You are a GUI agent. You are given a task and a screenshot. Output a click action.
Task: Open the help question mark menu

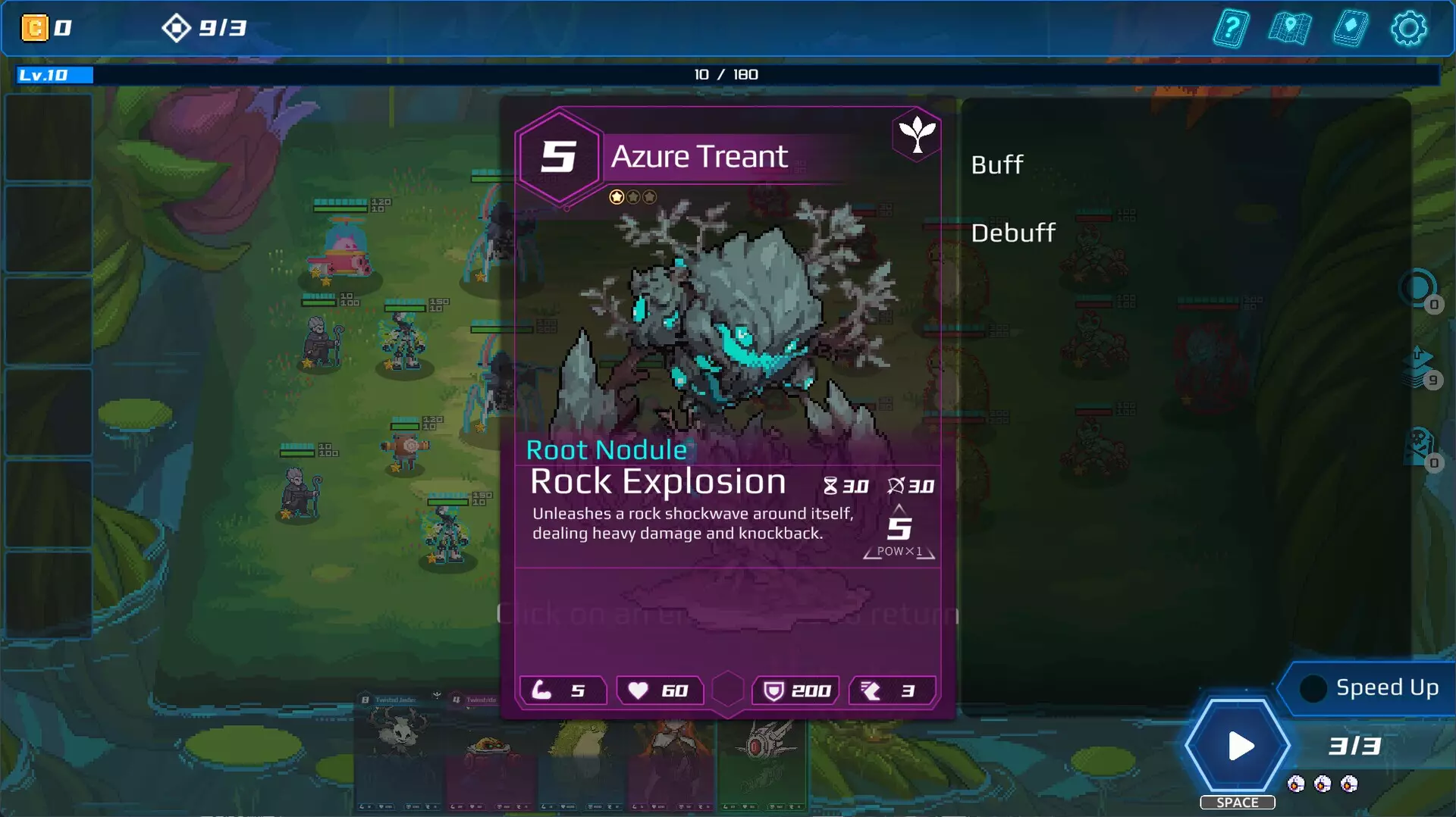(x=1231, y=29)
